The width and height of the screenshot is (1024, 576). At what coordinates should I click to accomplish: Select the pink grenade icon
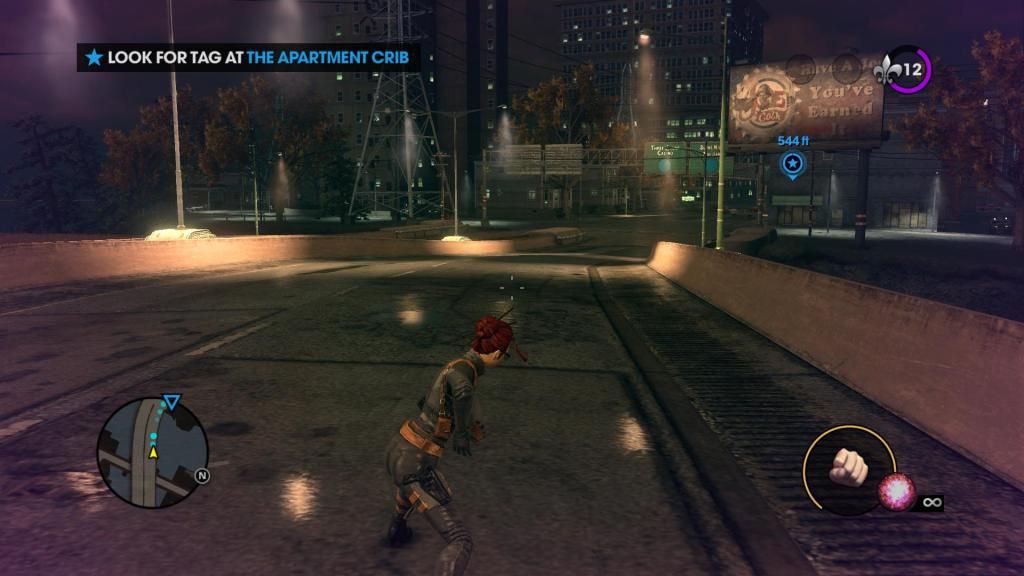click(x=895, y=492)
